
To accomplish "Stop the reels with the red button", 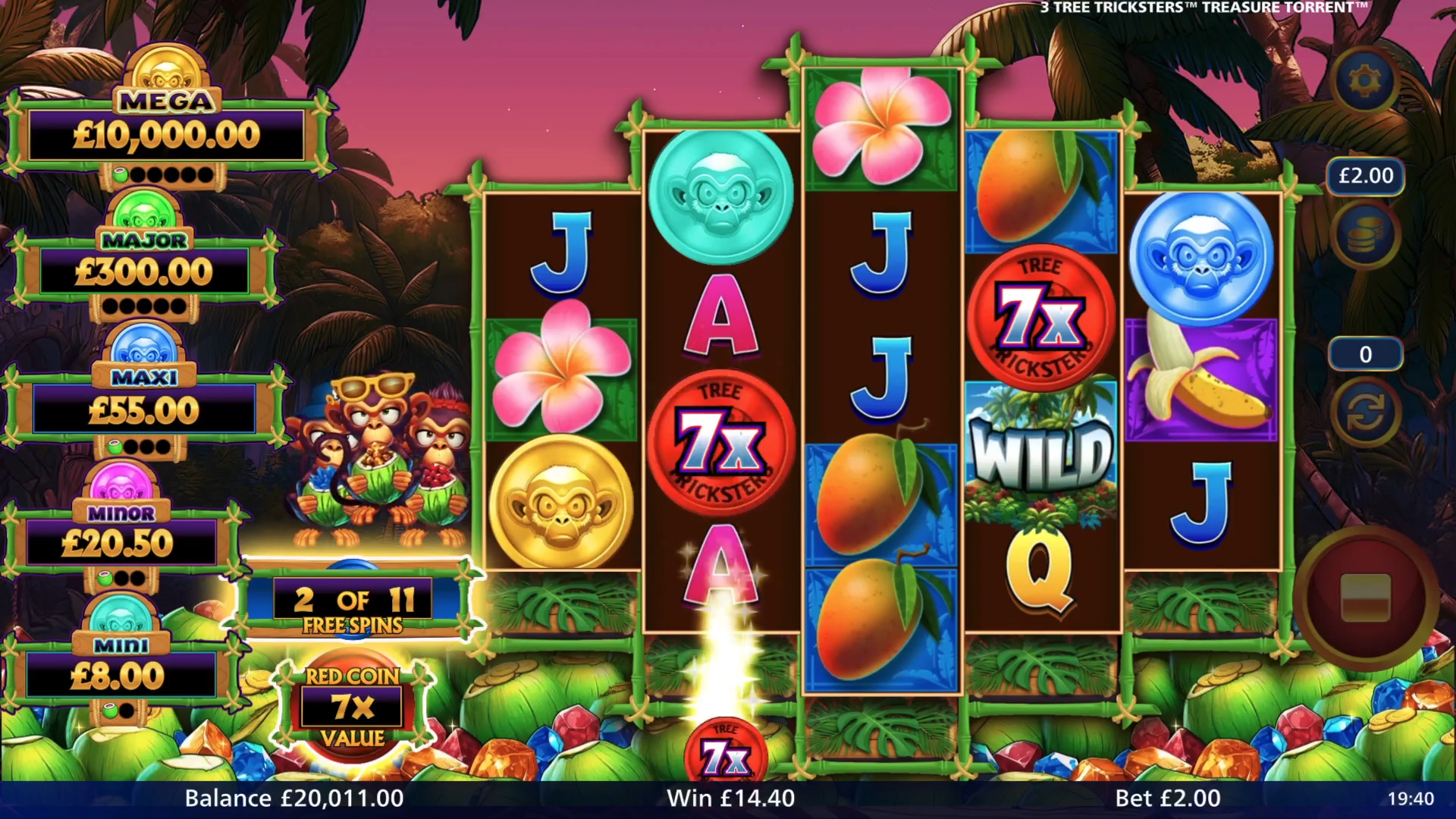I will [1365, 597].
